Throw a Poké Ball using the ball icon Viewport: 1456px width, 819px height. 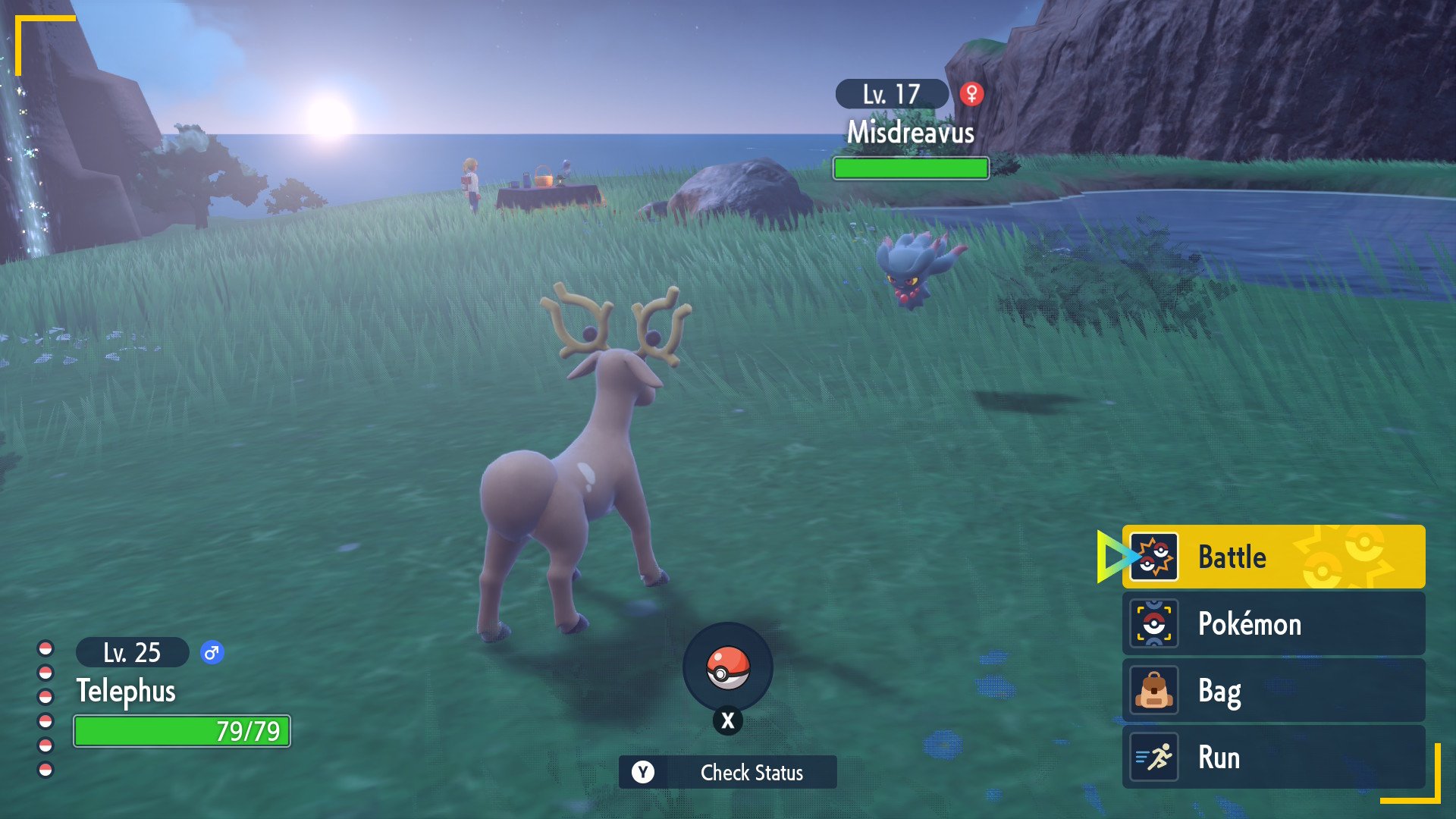[728, 668]
